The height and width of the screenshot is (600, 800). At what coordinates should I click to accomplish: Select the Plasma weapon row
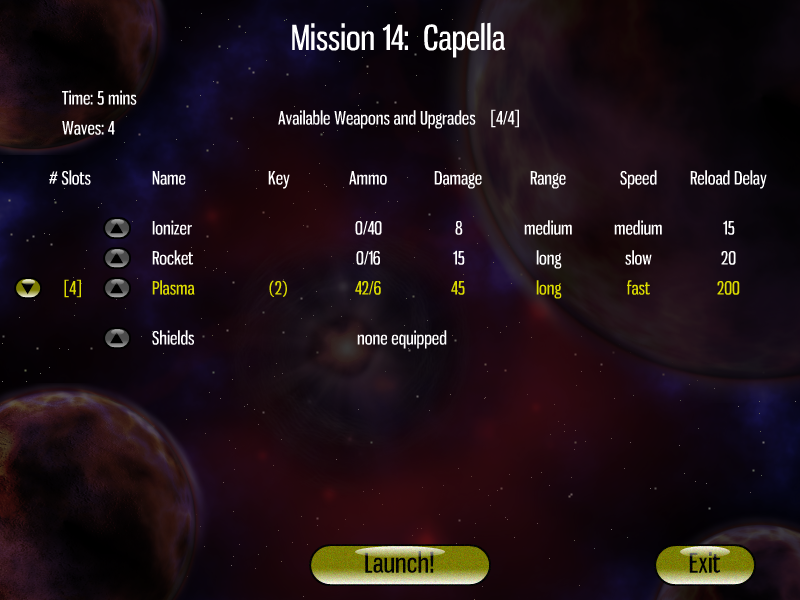(x=173, y=289)
